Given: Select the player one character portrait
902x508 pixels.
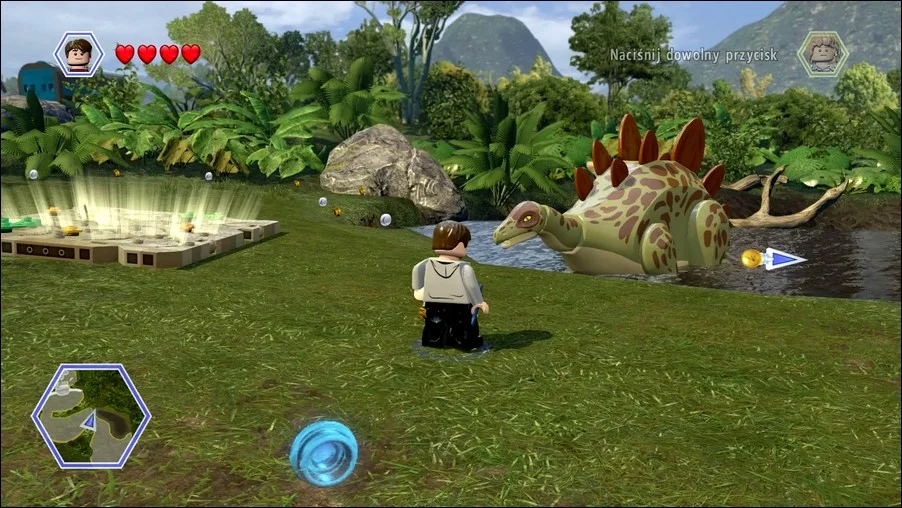Looking at the screenshot, I should 78,53.
